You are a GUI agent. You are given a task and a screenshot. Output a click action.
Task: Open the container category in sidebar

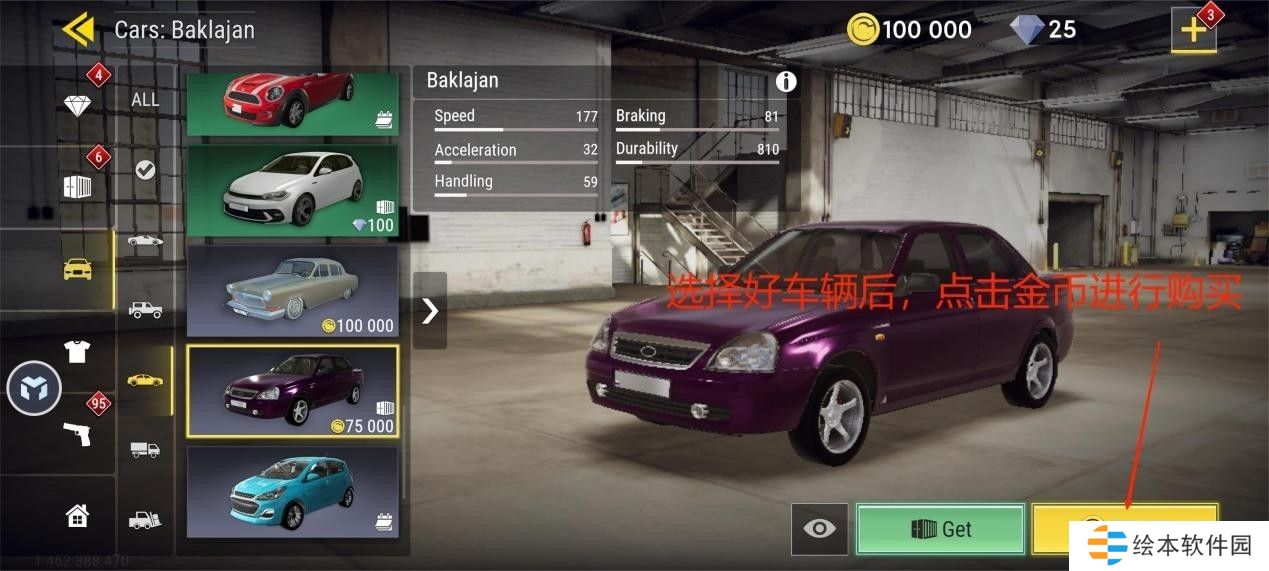tap(78, 186)
